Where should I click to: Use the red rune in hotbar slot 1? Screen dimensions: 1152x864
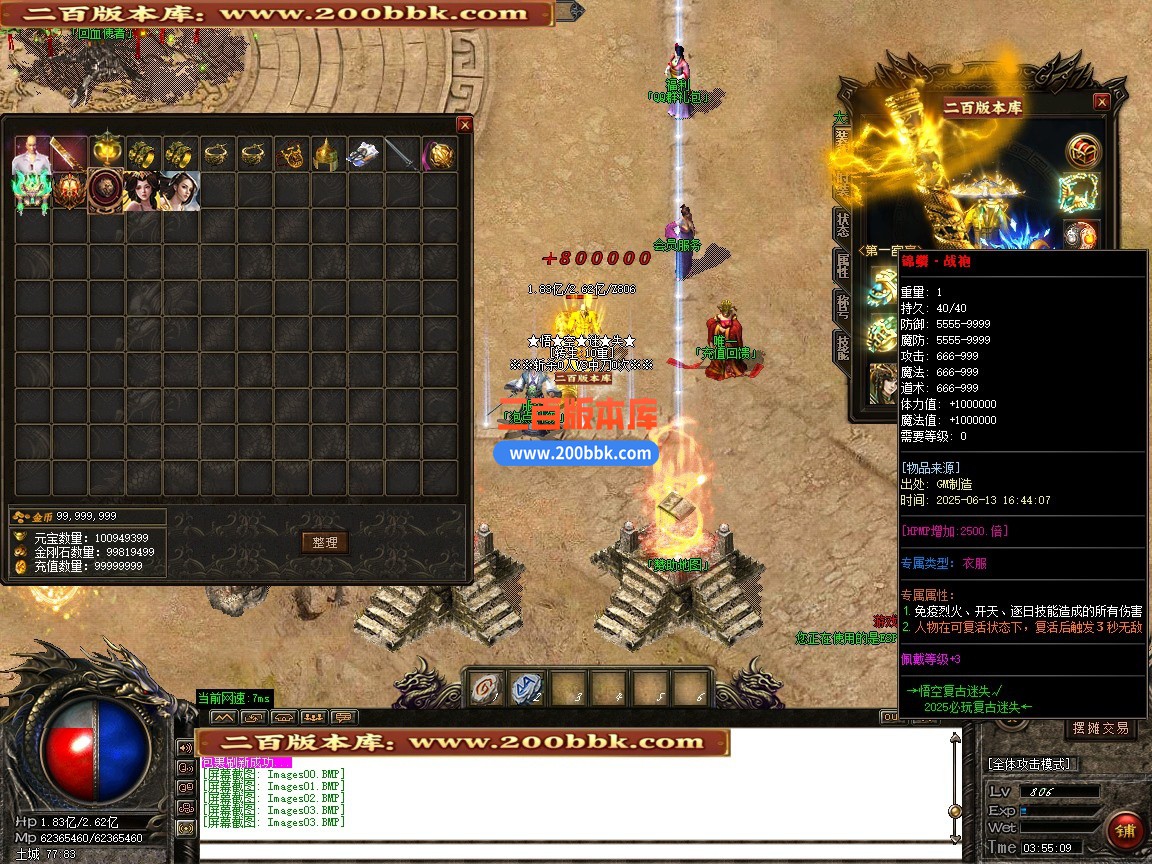(x=487, y=688)
